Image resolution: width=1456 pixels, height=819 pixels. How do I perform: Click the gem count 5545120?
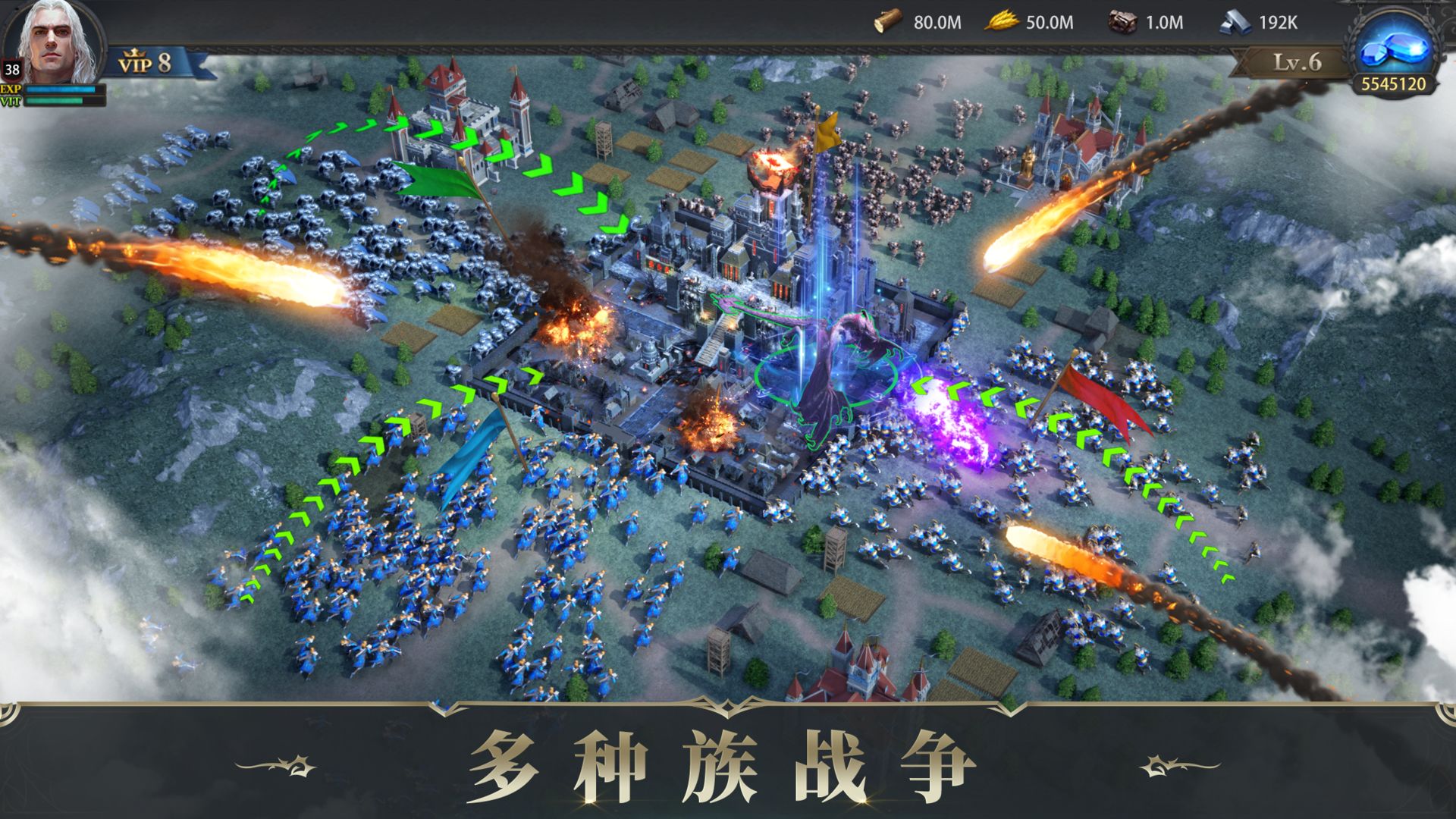[1394, 85]
